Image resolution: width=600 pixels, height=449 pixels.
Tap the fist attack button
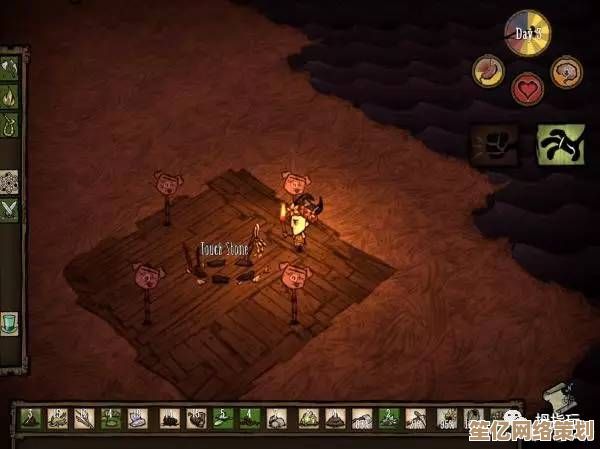tap(495, 145)
